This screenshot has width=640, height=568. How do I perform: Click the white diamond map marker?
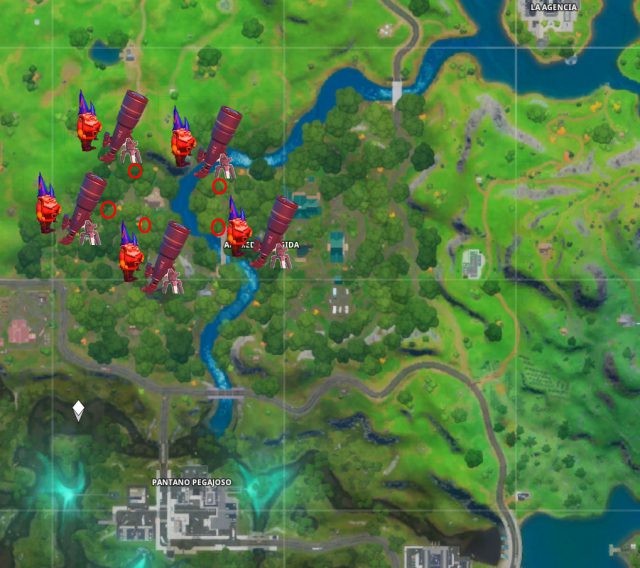tap(78, 410)
